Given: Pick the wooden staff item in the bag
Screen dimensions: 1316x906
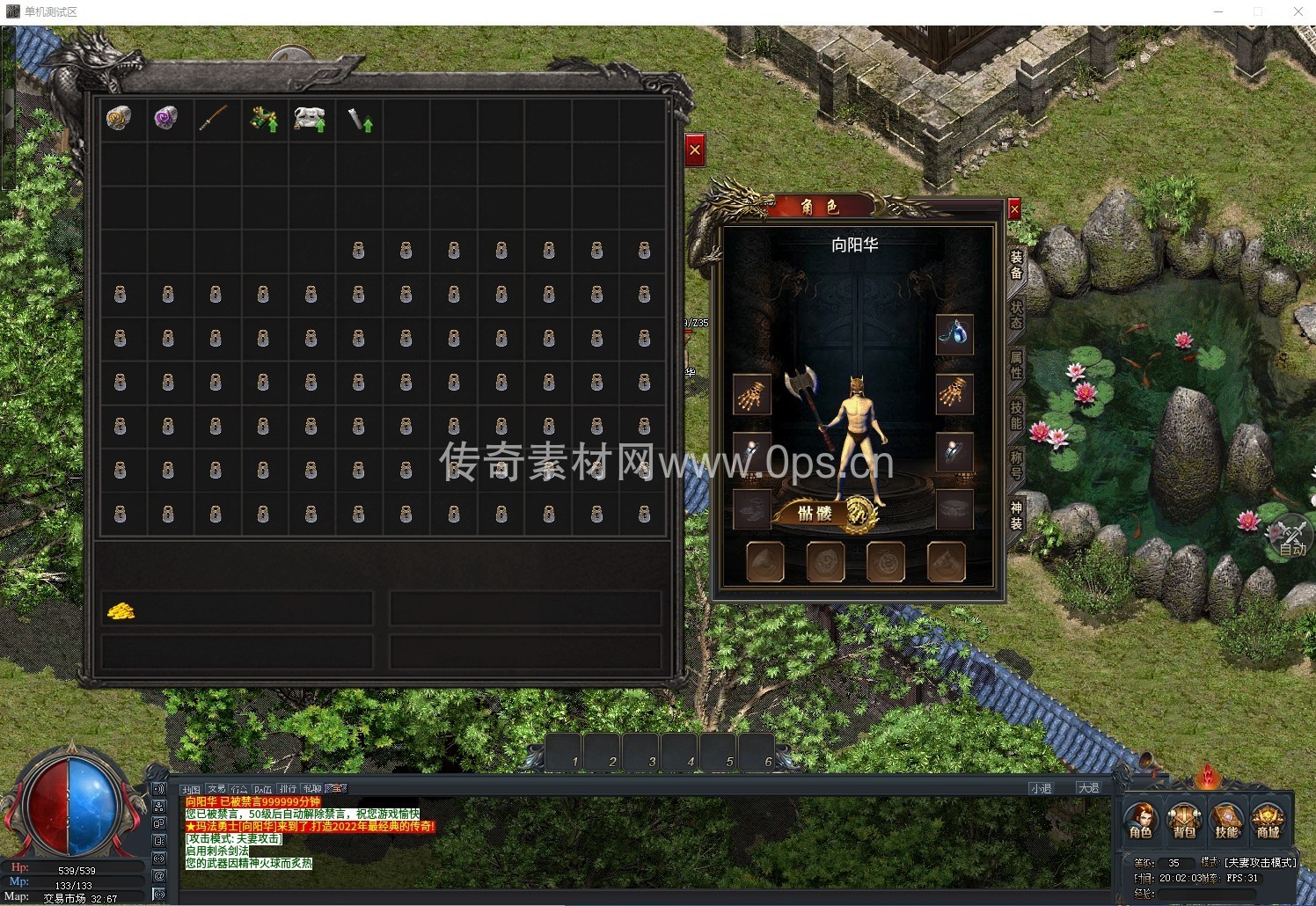Looking at the screenshot, I should coord(214,118).
